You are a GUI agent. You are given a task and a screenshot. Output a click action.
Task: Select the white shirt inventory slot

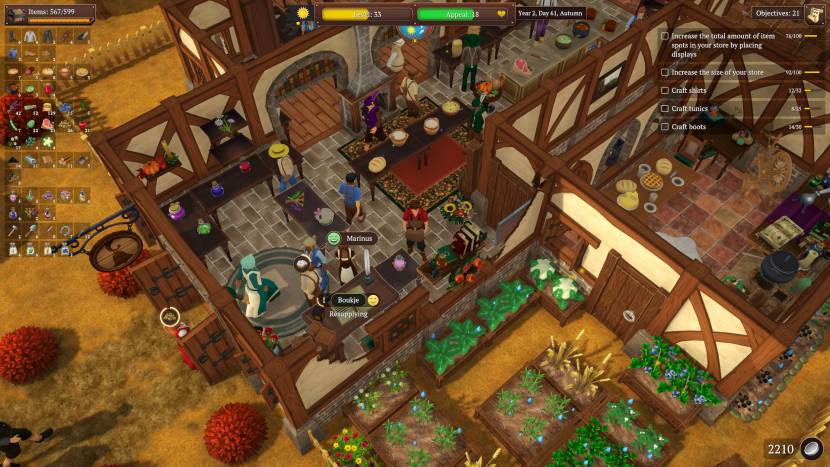coord(29,36)
